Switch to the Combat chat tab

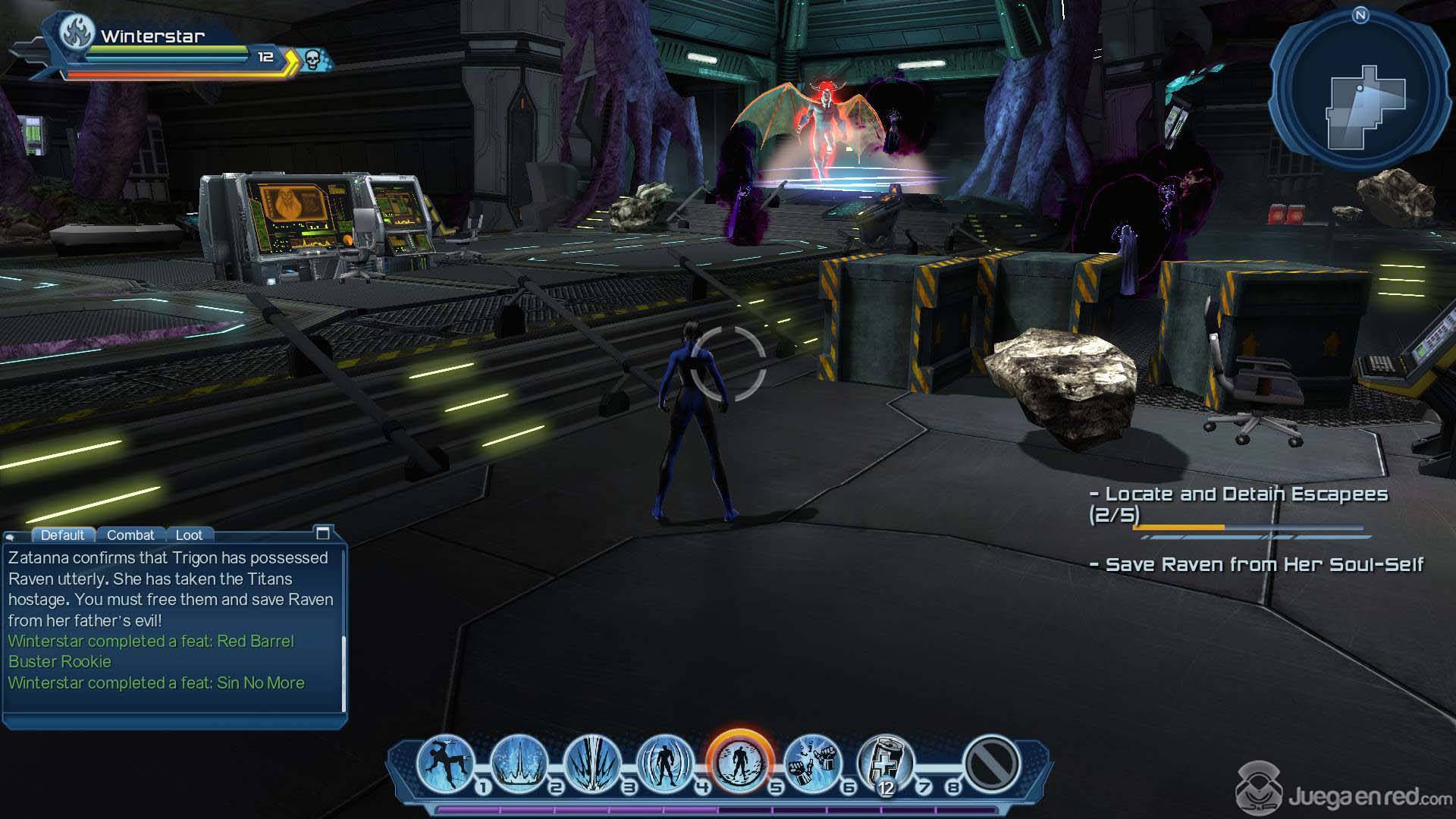(x=130, y=535)
